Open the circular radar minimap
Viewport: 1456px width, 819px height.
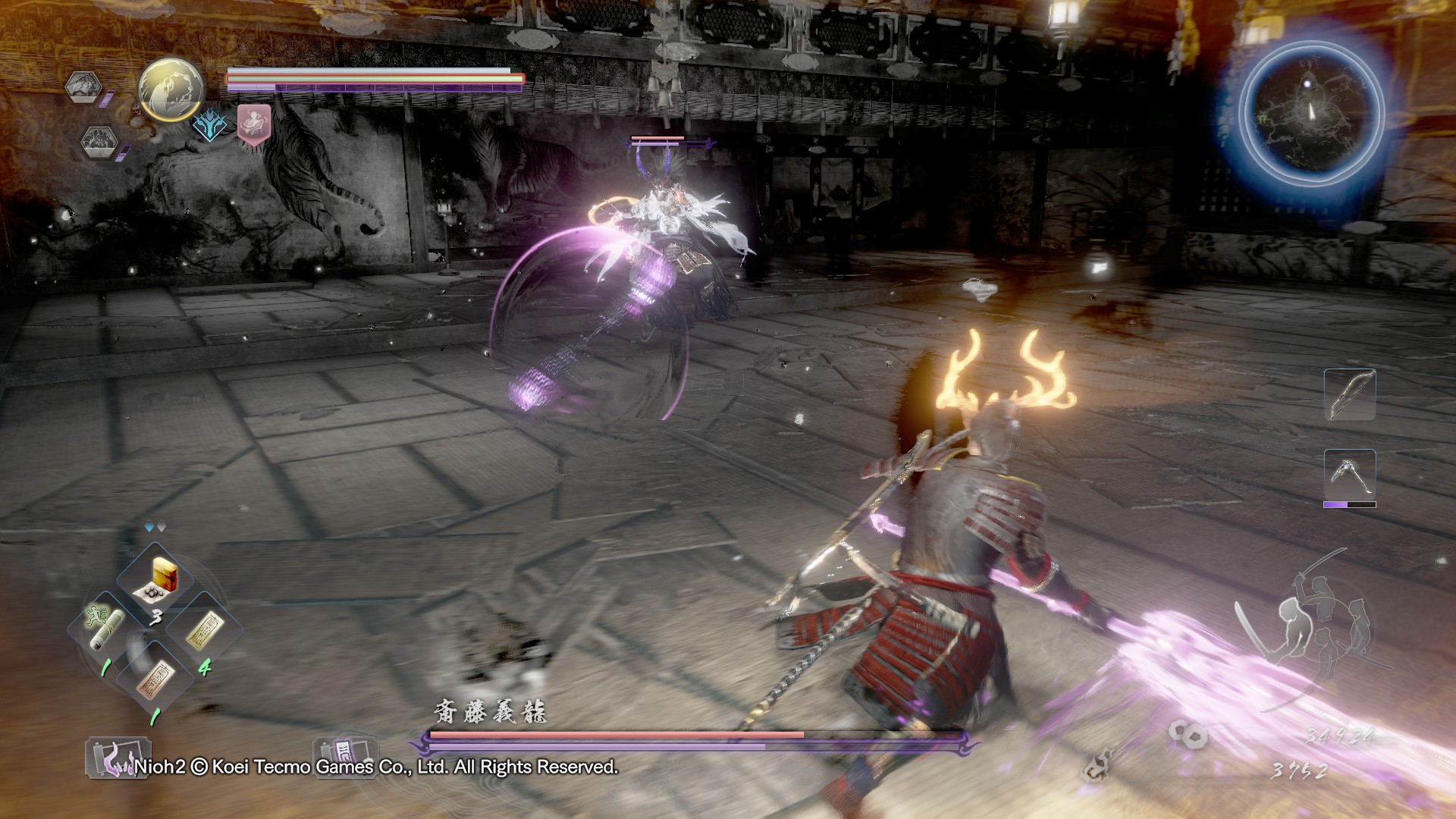tap(1310, 114)
